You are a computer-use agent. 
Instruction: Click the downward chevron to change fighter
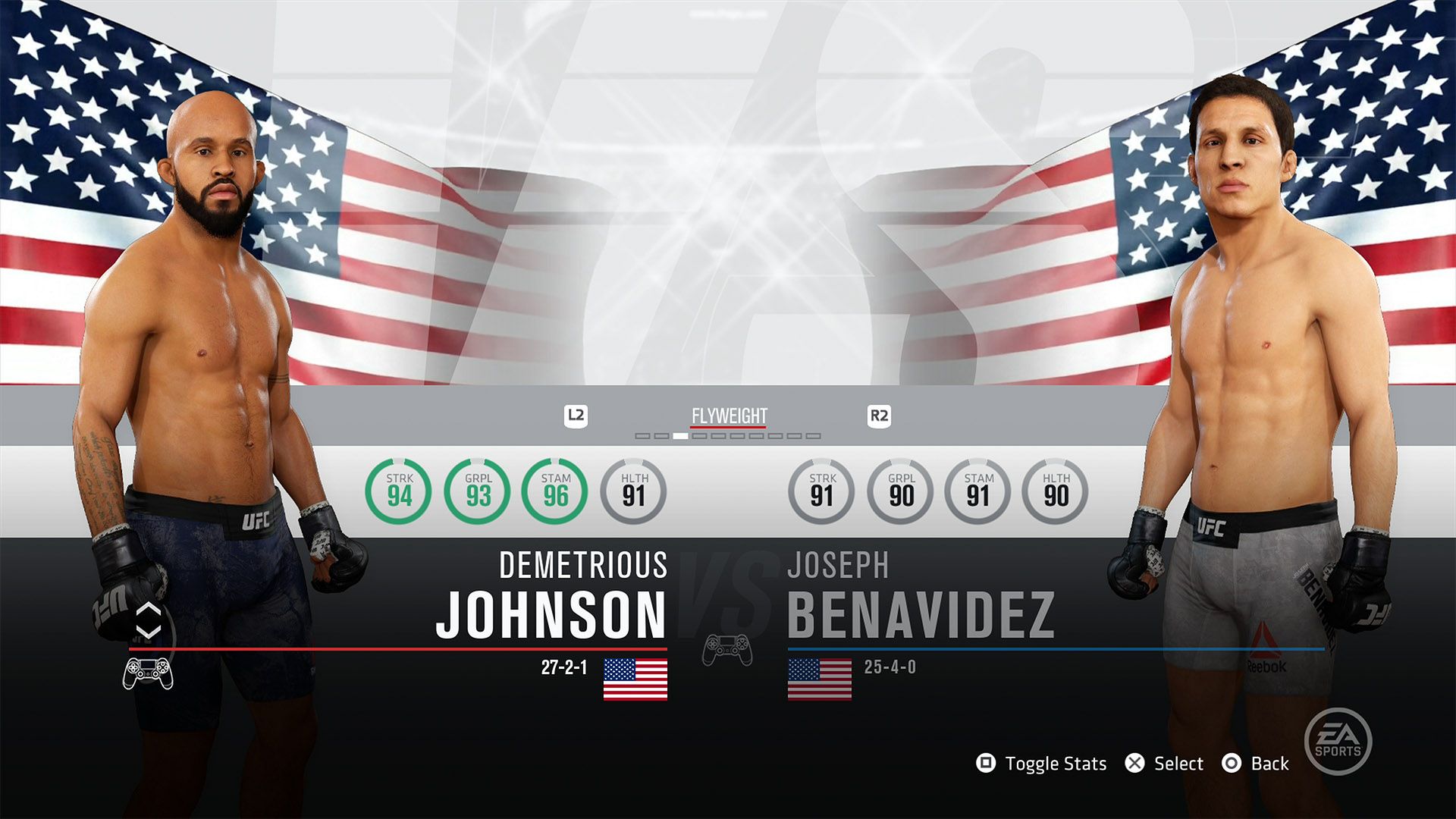(149, 632)
